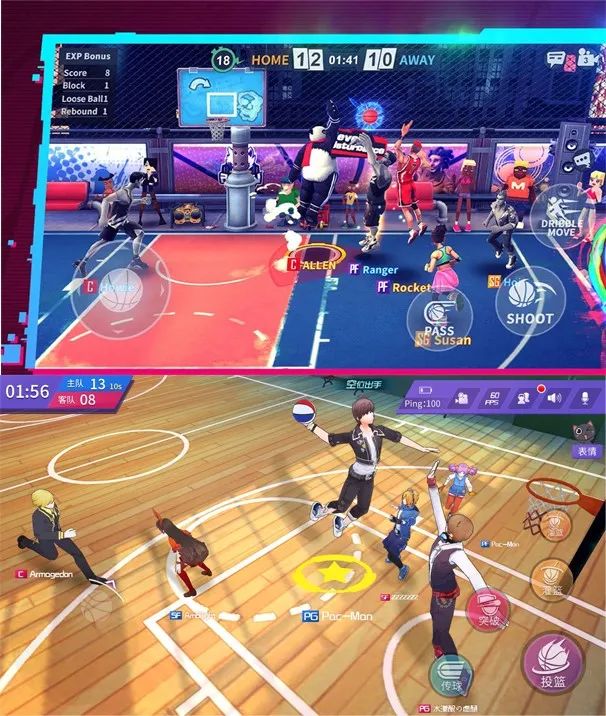Tap the purple 投篮 shoot button
The image size is (606, 716).
tap(552, 662)
